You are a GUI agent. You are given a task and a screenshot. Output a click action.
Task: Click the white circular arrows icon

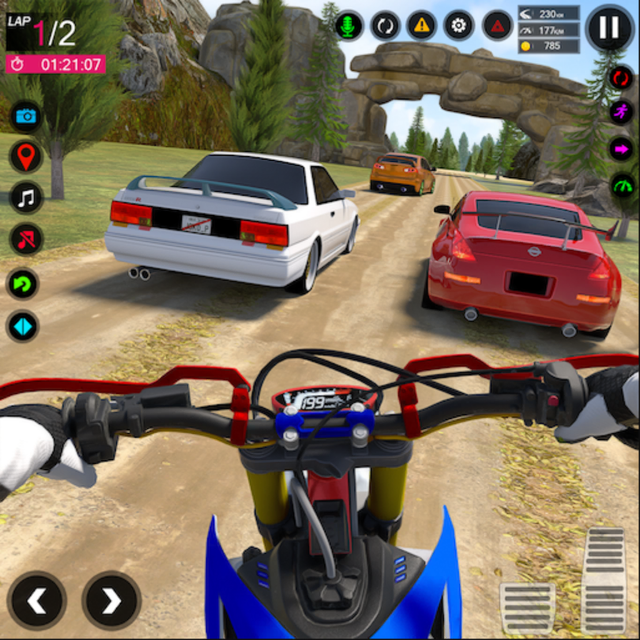coord(385,25)
